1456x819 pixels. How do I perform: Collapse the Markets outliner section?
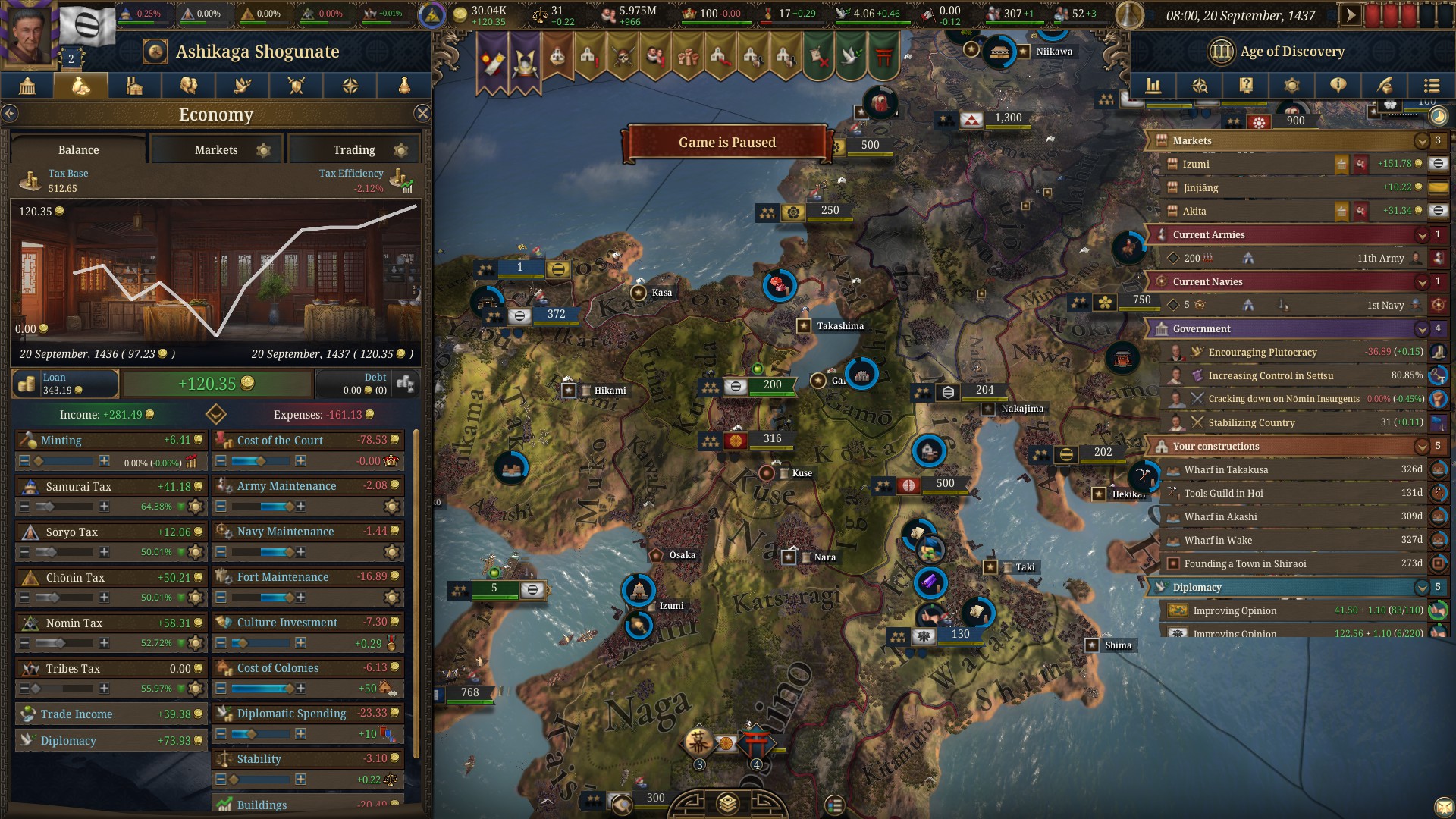point(1422,141)
